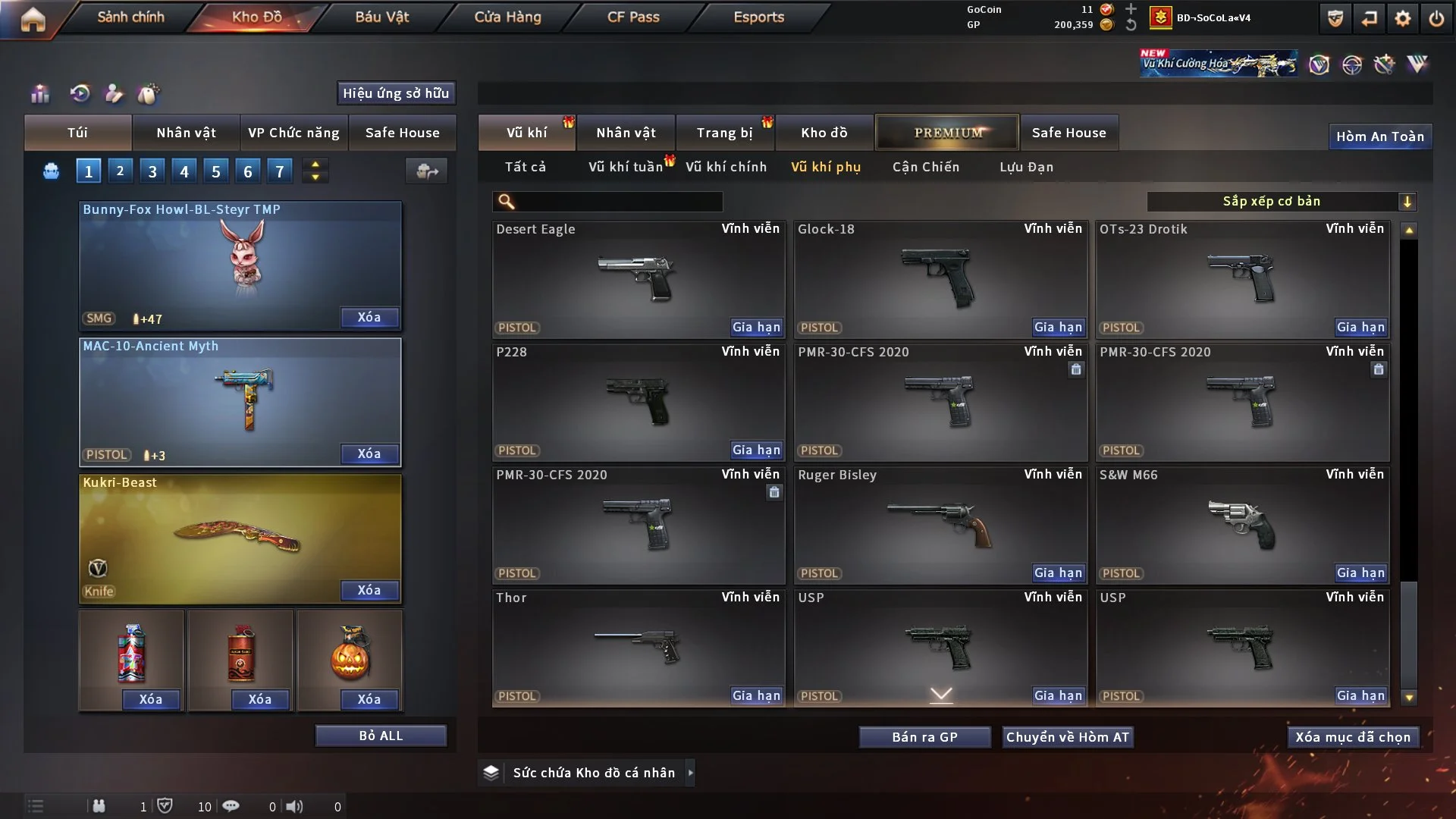Extend the Glock-18 with Gia hạn
1456x819 pixels.
pyautogui.click(x=1058, y=328)
